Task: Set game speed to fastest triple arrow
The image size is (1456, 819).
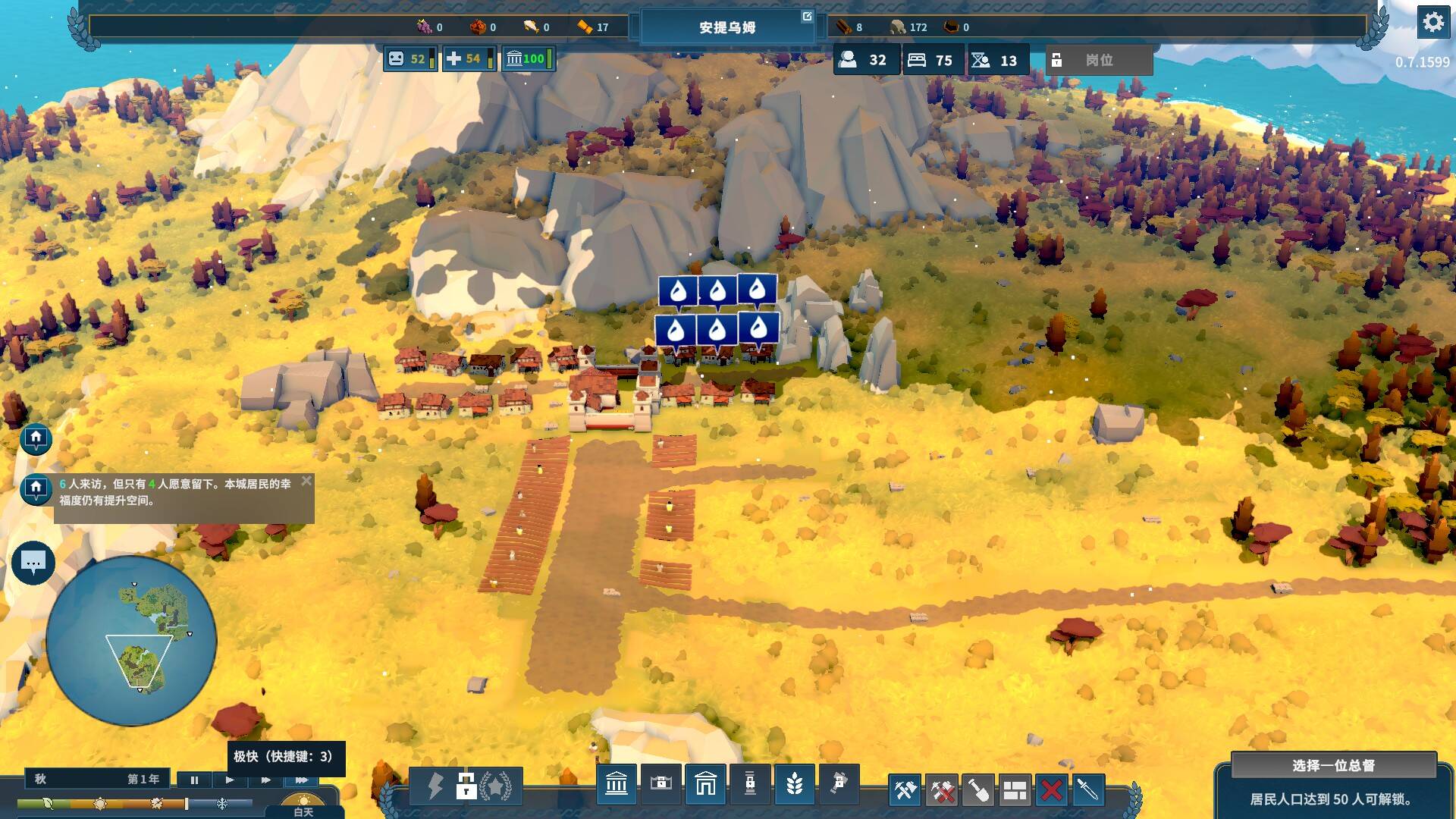Action: click(x=302, y=780)
